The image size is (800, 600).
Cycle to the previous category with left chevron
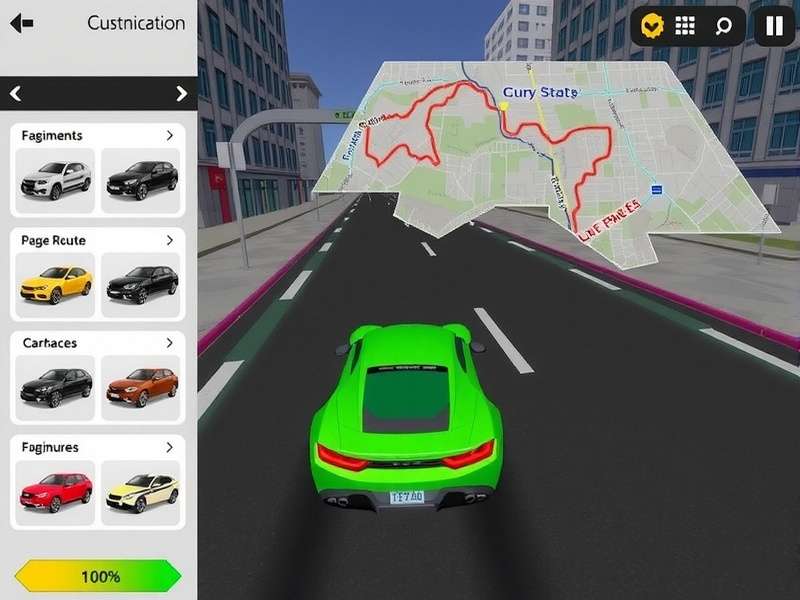pyautogui.click(x=16, y=94)
